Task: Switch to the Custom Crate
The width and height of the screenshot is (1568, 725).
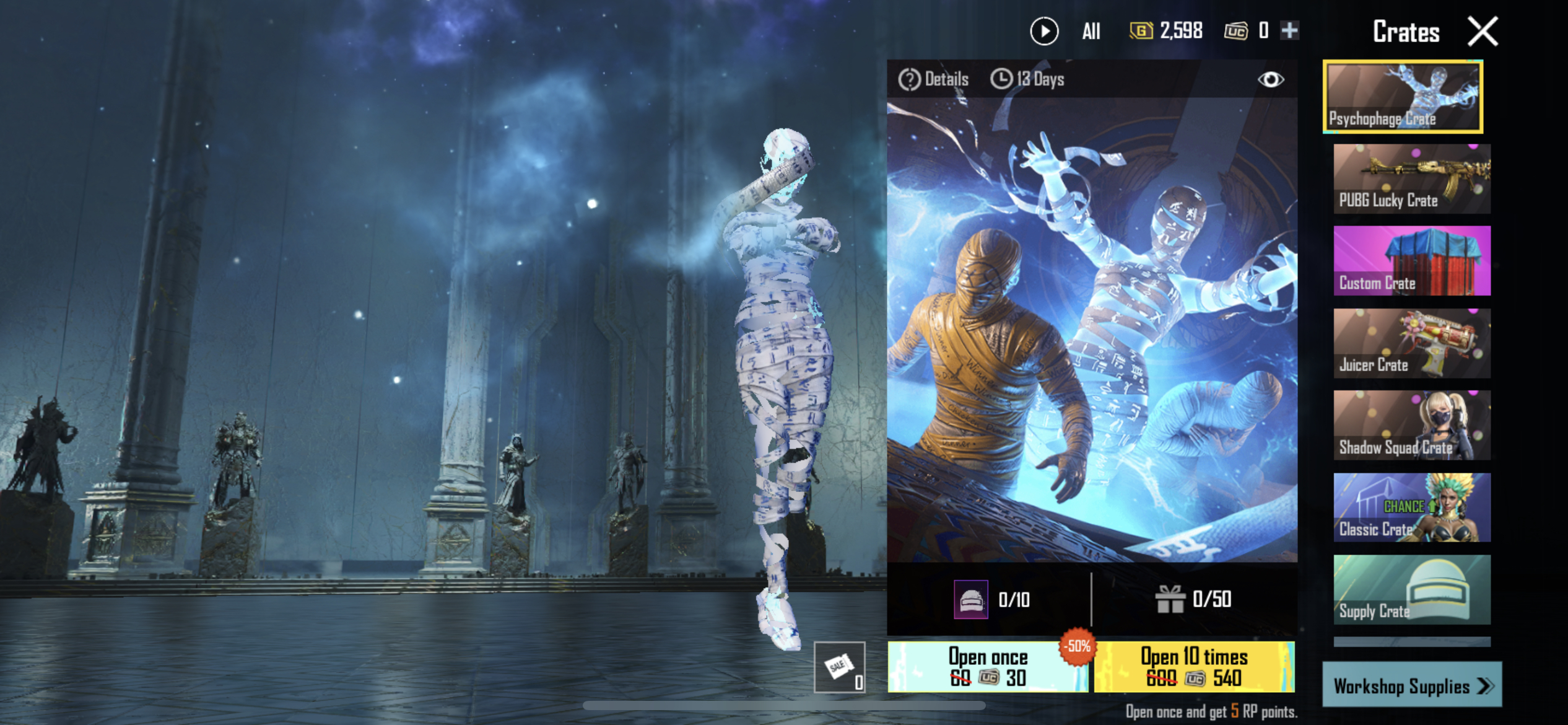Action: 1412,260
